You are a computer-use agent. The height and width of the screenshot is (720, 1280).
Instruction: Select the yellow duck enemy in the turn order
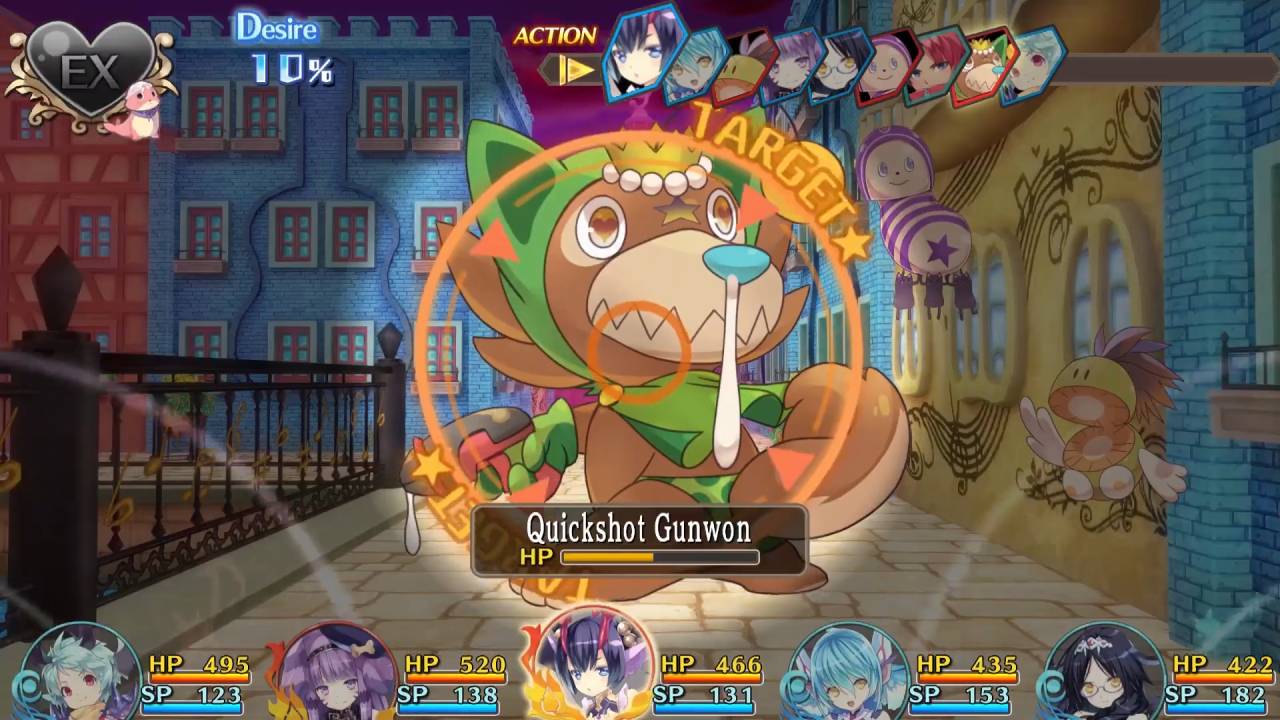click(x=742, y=68)
